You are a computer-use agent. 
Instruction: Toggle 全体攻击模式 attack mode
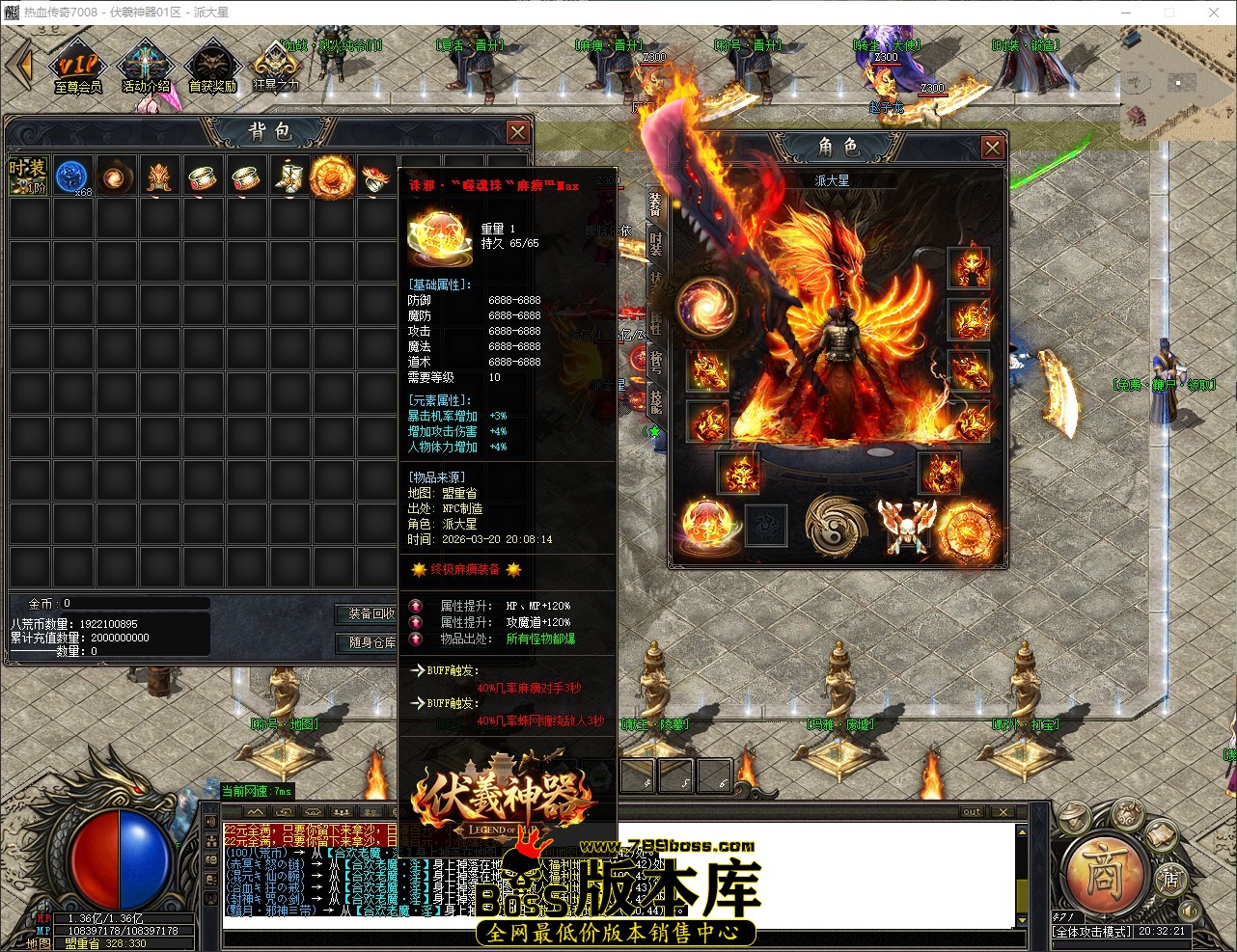pos(1093,932)
